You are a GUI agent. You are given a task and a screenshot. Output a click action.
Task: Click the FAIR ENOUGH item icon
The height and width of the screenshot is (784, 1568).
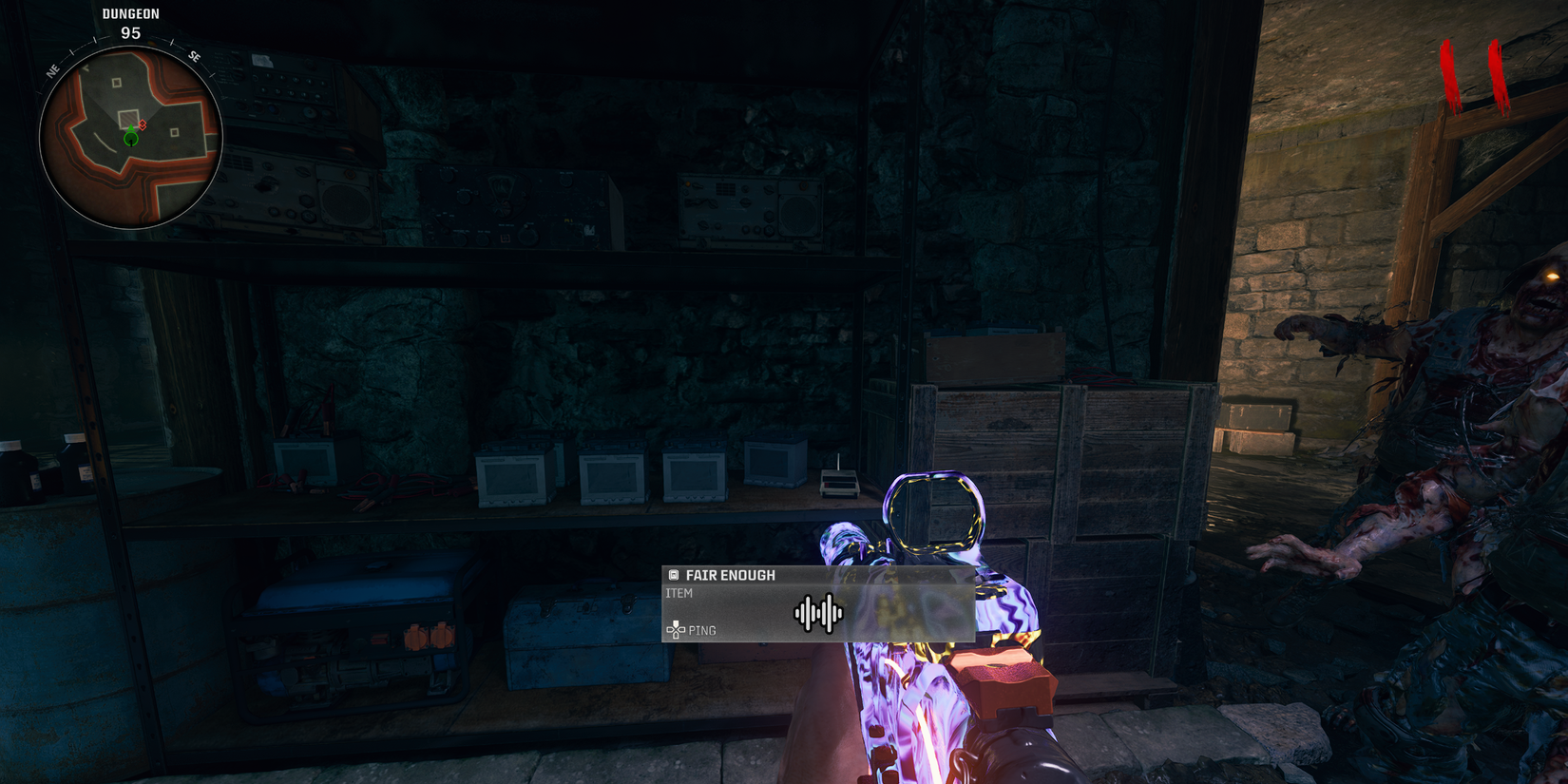coord(673,574)
